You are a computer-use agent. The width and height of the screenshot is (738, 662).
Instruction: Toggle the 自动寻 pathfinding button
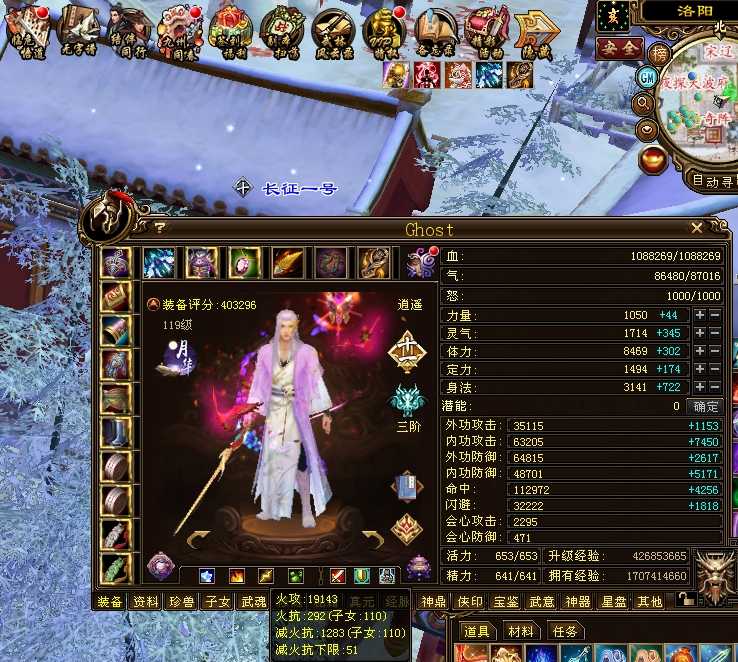(713, 181)
